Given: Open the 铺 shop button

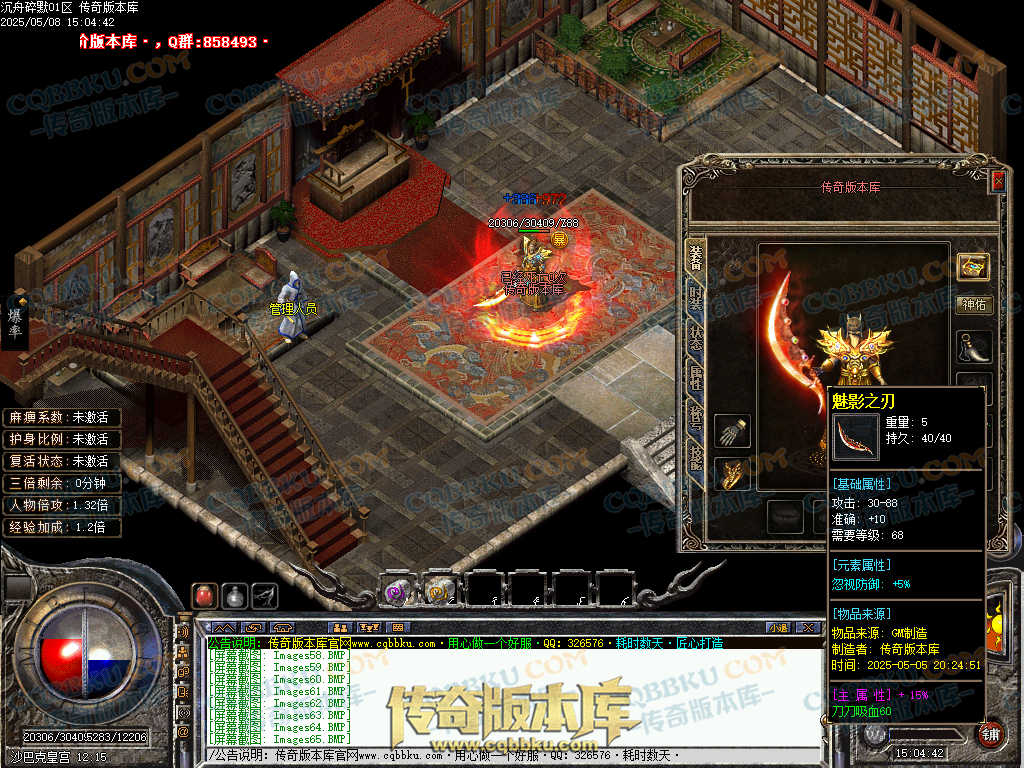Looking at the screenshot, I should [x=988, y=734].
